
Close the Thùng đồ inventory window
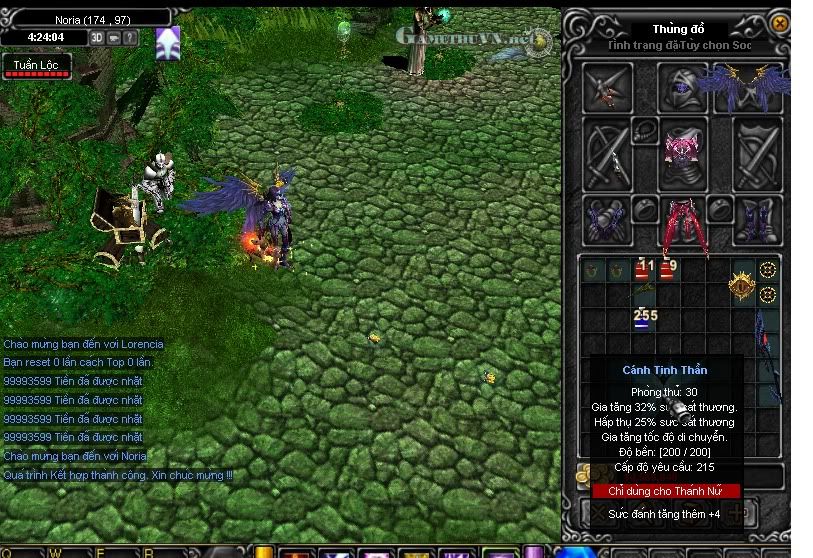(780, 23)
